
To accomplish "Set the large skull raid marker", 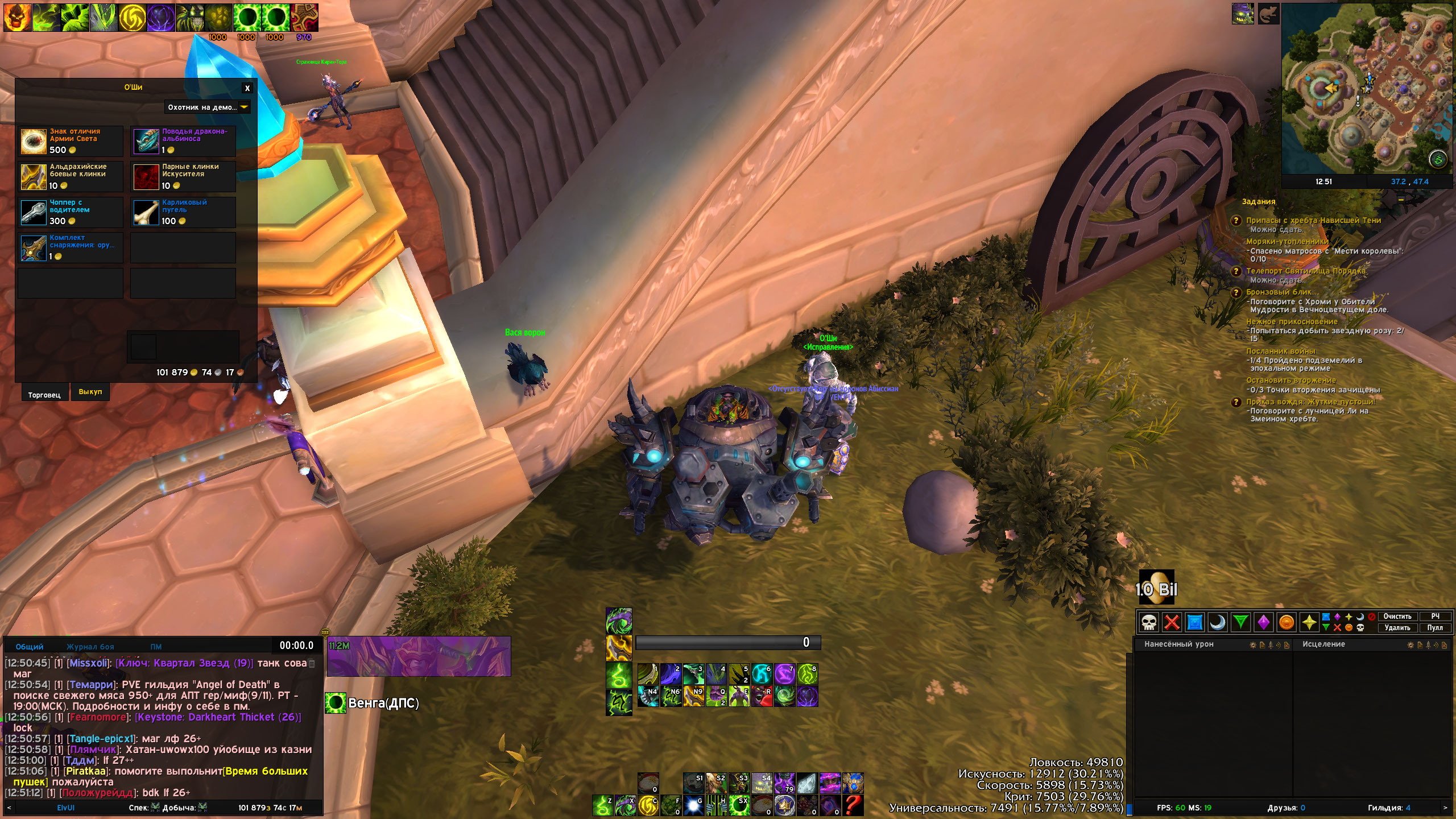I will coord(1149,622).
